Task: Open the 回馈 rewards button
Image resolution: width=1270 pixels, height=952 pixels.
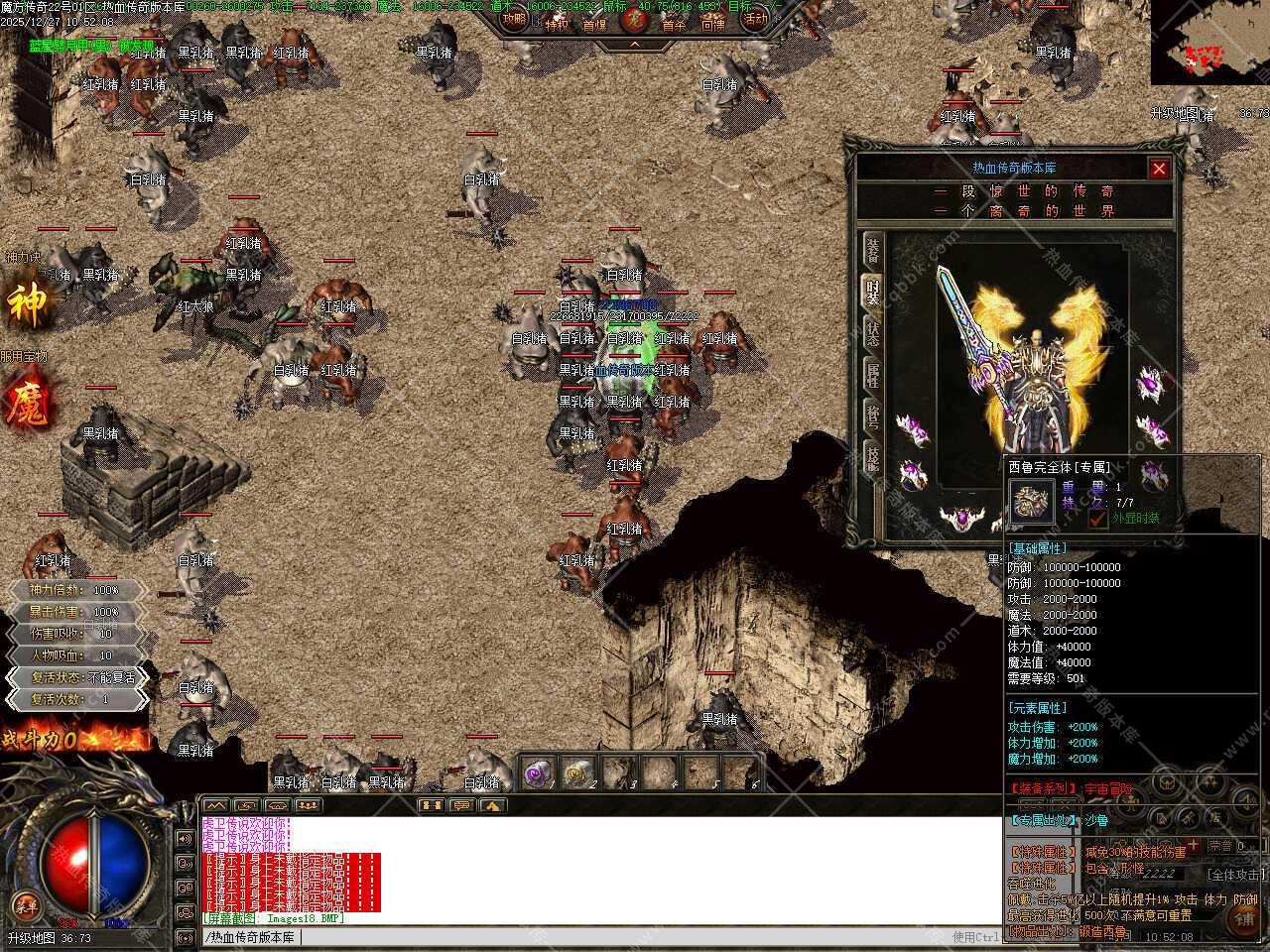Action: coord(713,24)
